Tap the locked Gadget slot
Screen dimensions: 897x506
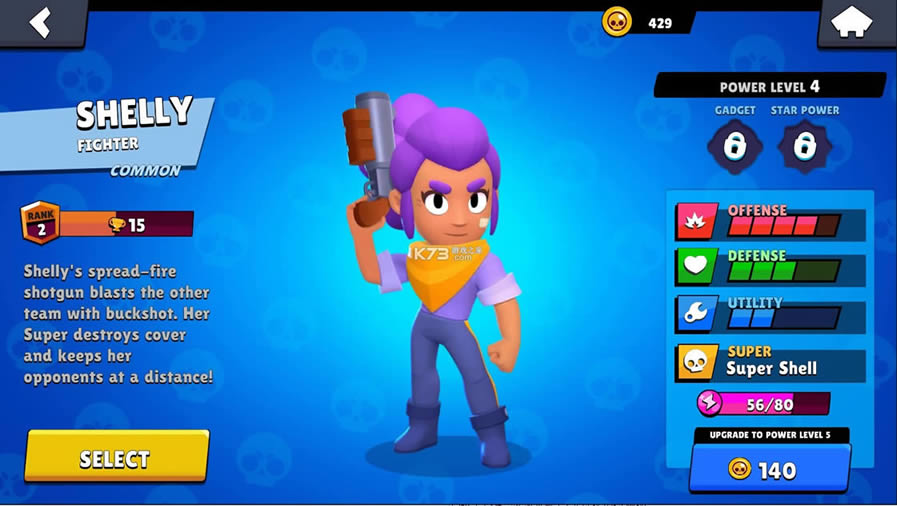point(735,147)
